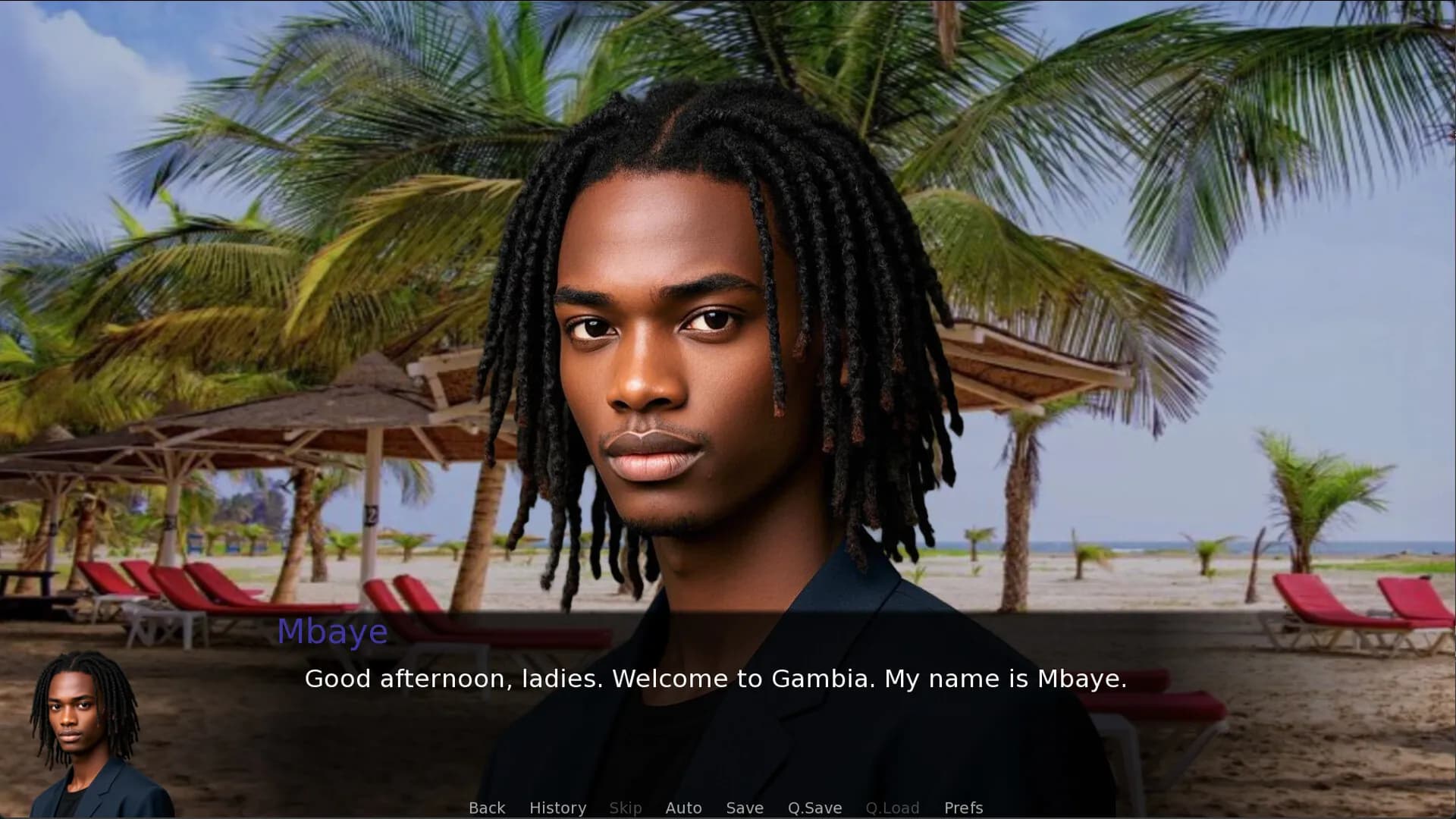1456x819 pixels.
Task: Click Back to rewind the dialogue
Action: click(x=486, y=808)
